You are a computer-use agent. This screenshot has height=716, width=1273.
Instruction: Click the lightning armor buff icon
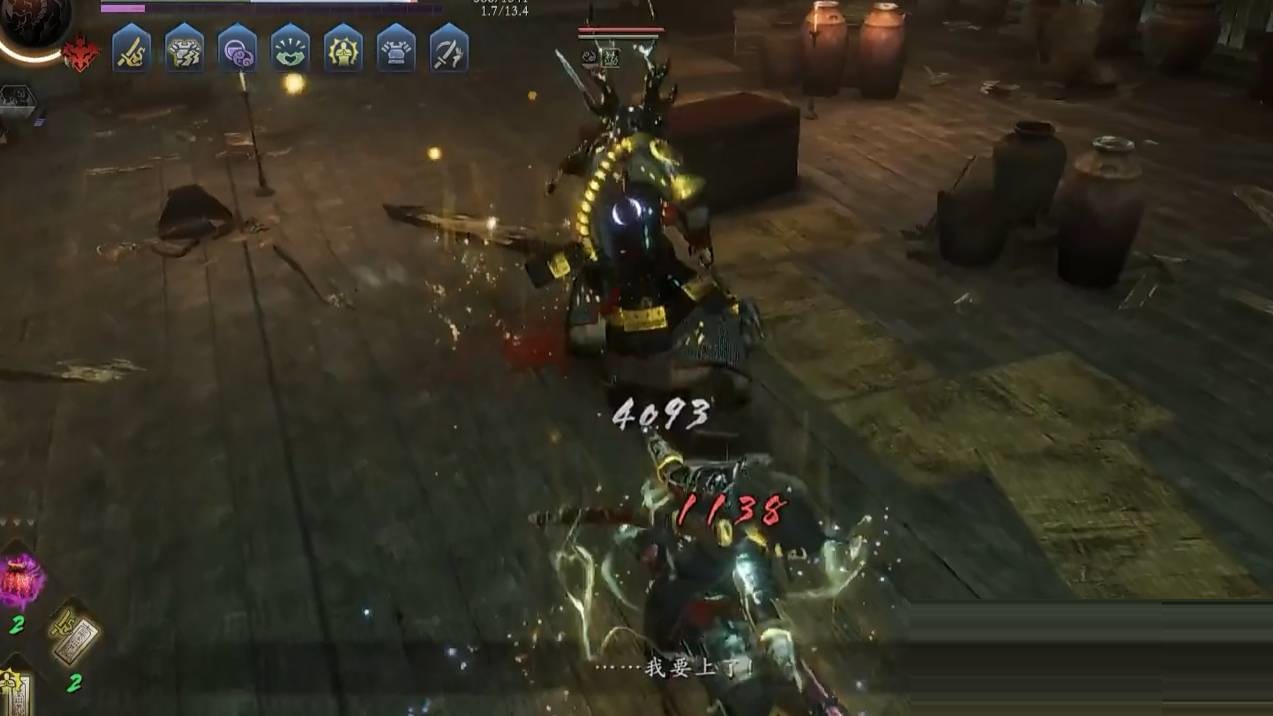click(184, 49)
